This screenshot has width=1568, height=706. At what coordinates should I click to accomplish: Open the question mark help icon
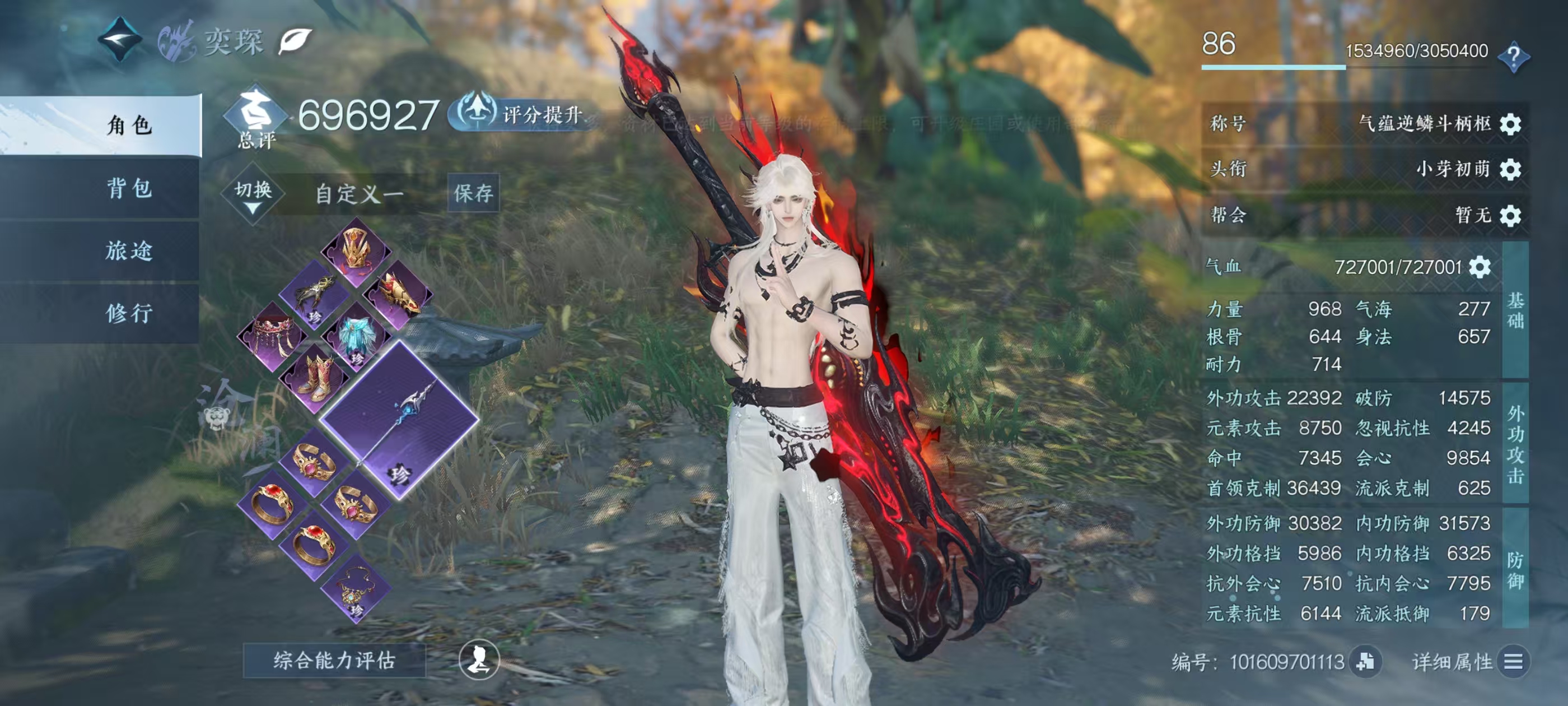pyautogui.click(x=1513, y=57)
